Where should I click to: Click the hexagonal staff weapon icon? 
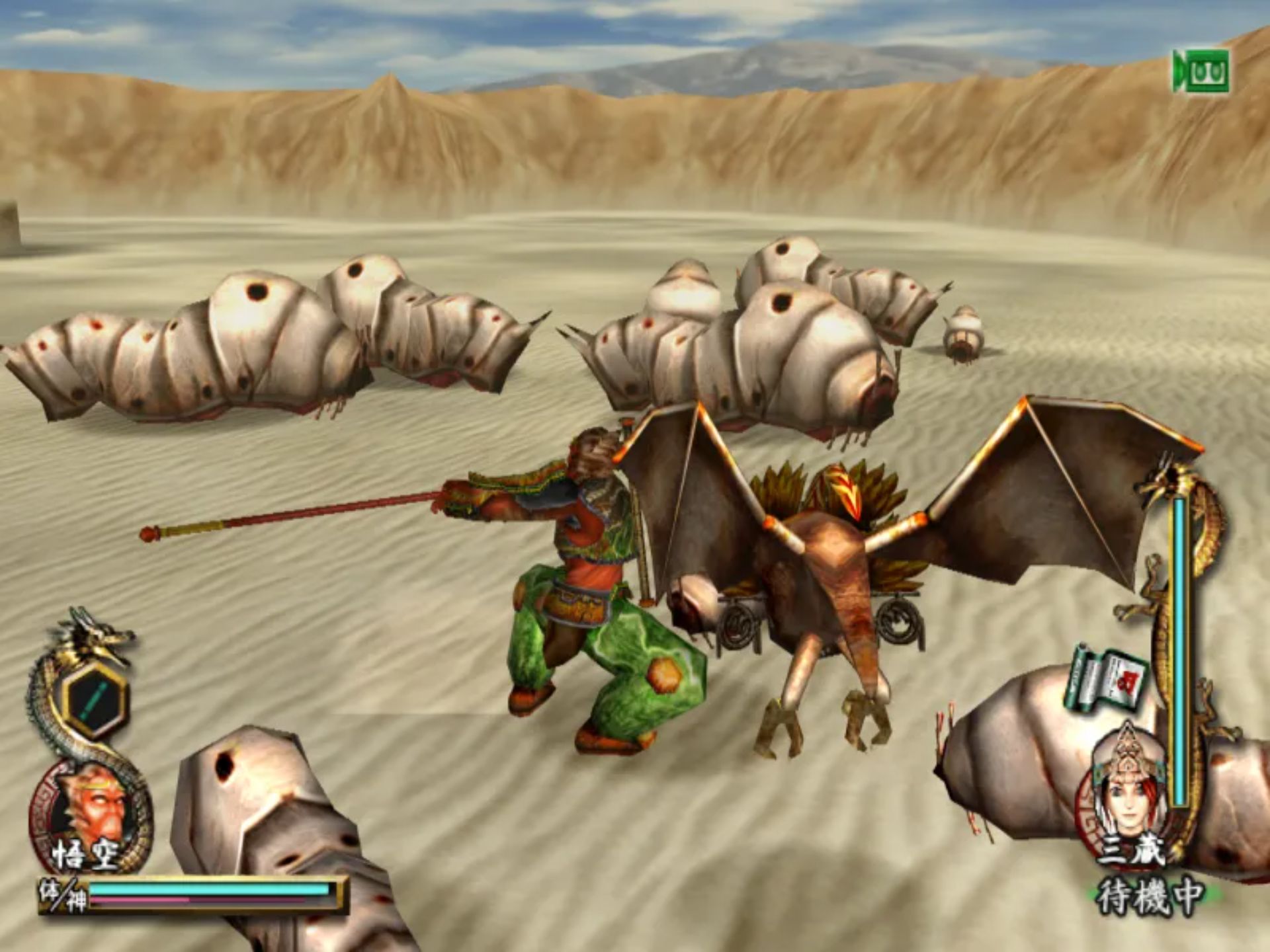[97, 699]
